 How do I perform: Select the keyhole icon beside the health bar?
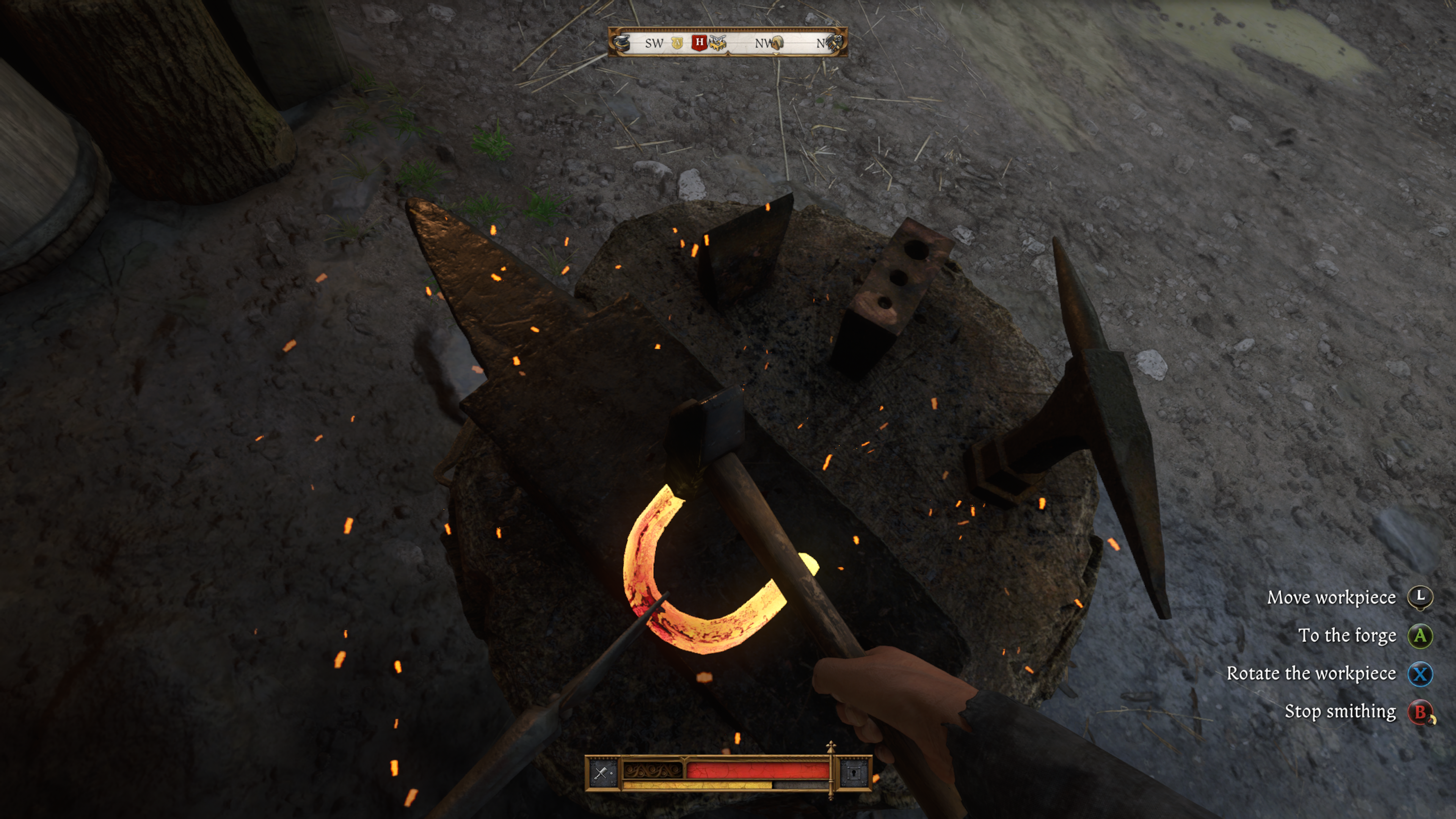(x=853, y=773)
